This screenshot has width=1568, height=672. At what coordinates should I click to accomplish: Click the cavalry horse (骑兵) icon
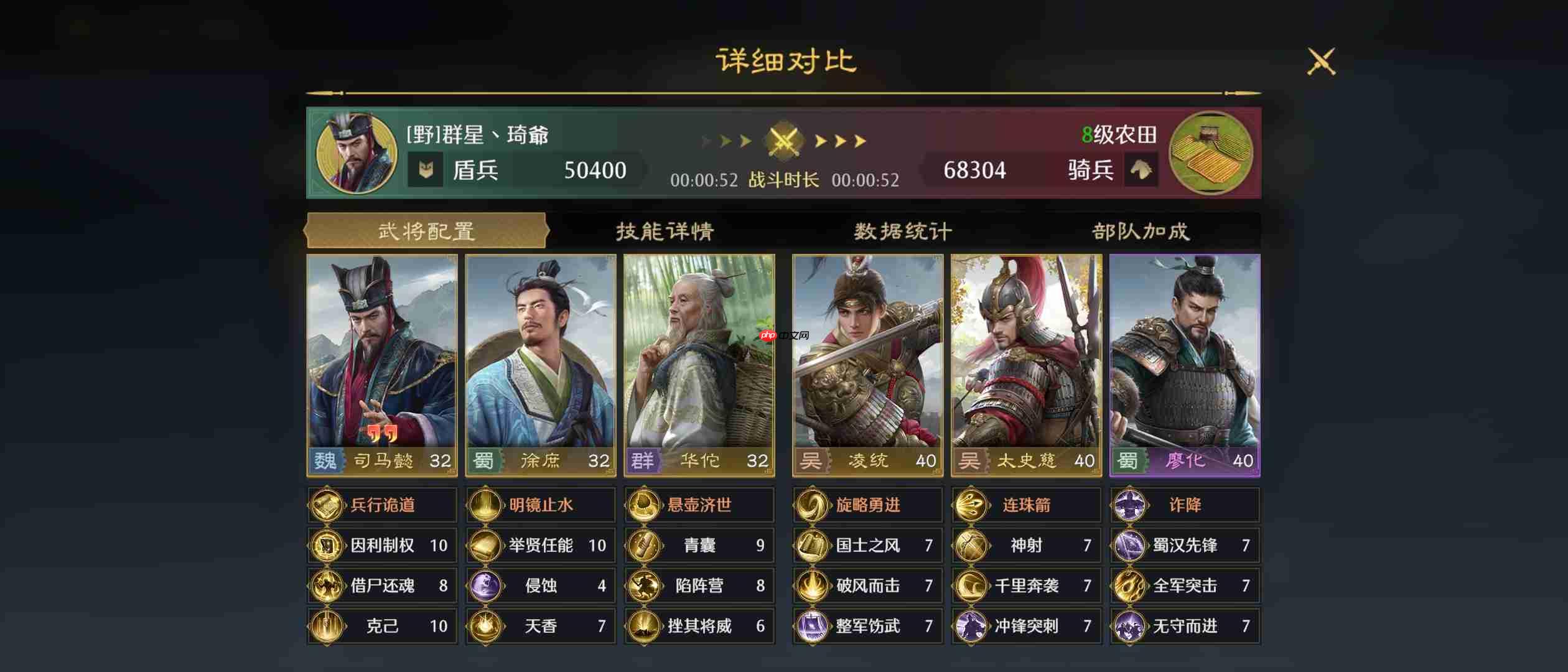coord(1141,170)
